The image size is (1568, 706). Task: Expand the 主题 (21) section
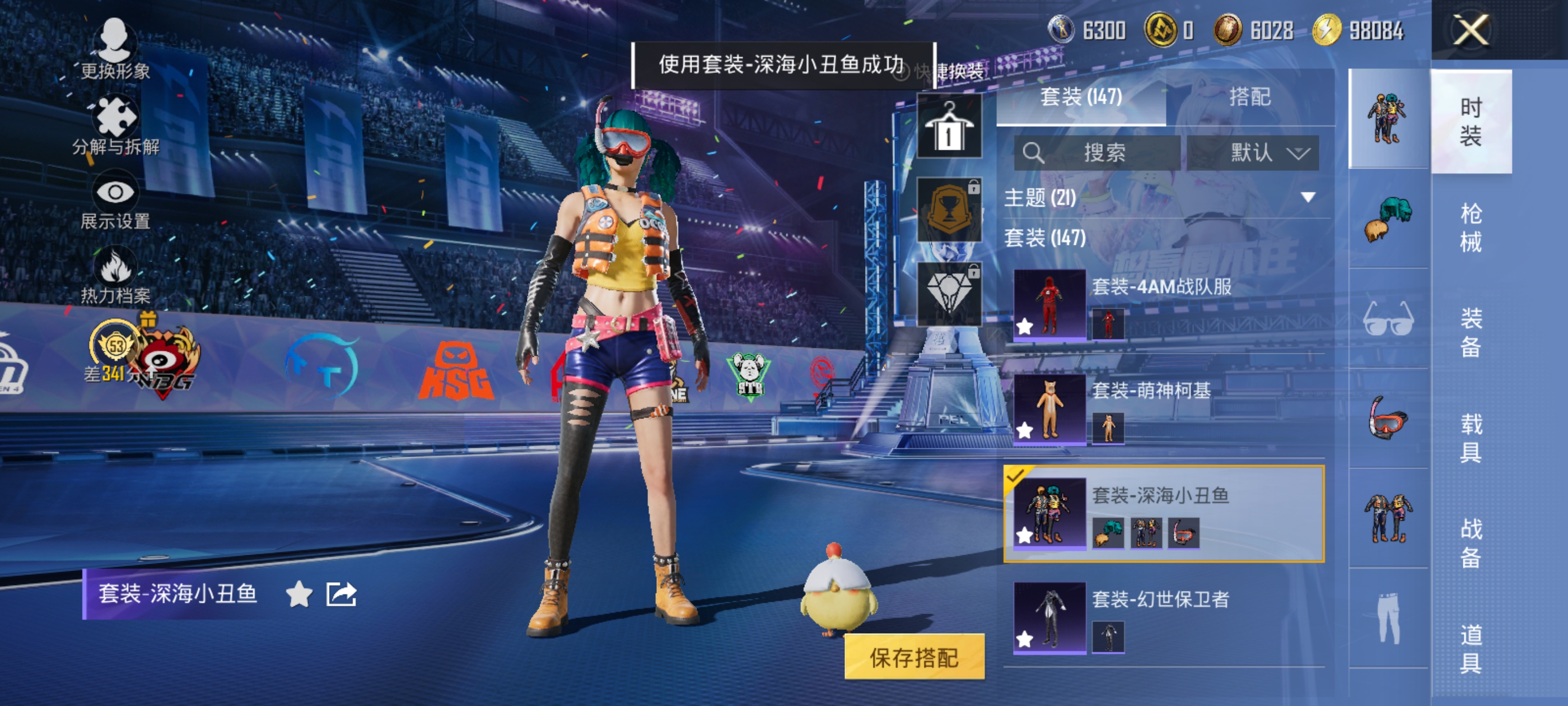[x=1308, y=197]
